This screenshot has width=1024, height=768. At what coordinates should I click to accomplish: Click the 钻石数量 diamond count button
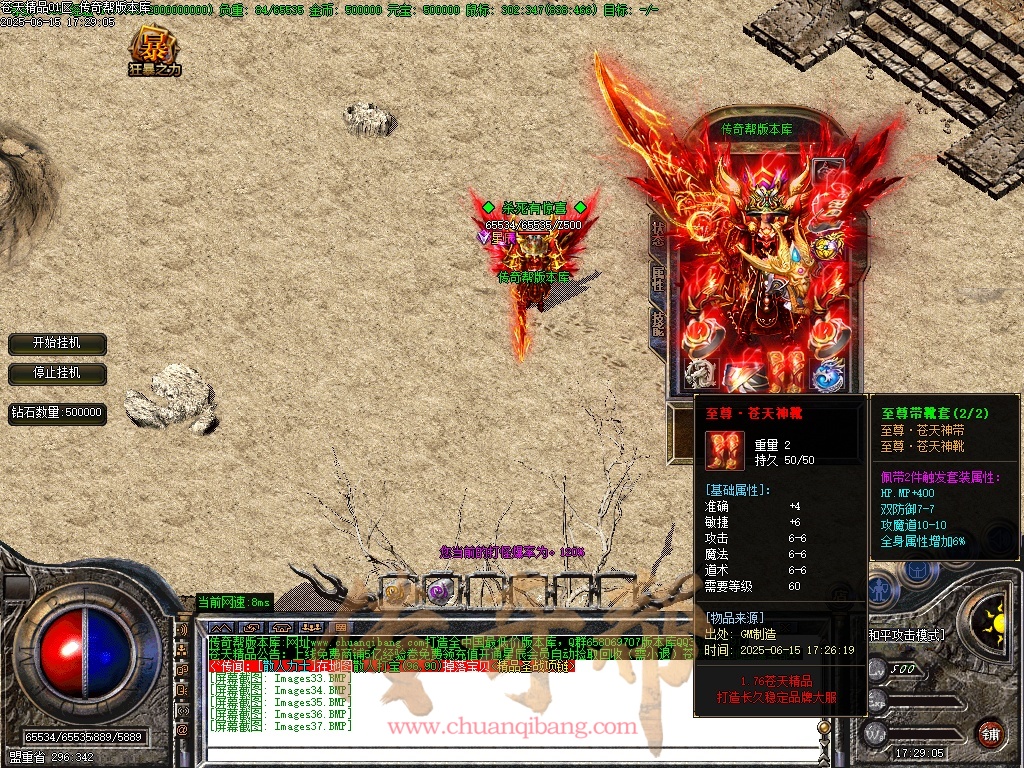pos(57,412)
